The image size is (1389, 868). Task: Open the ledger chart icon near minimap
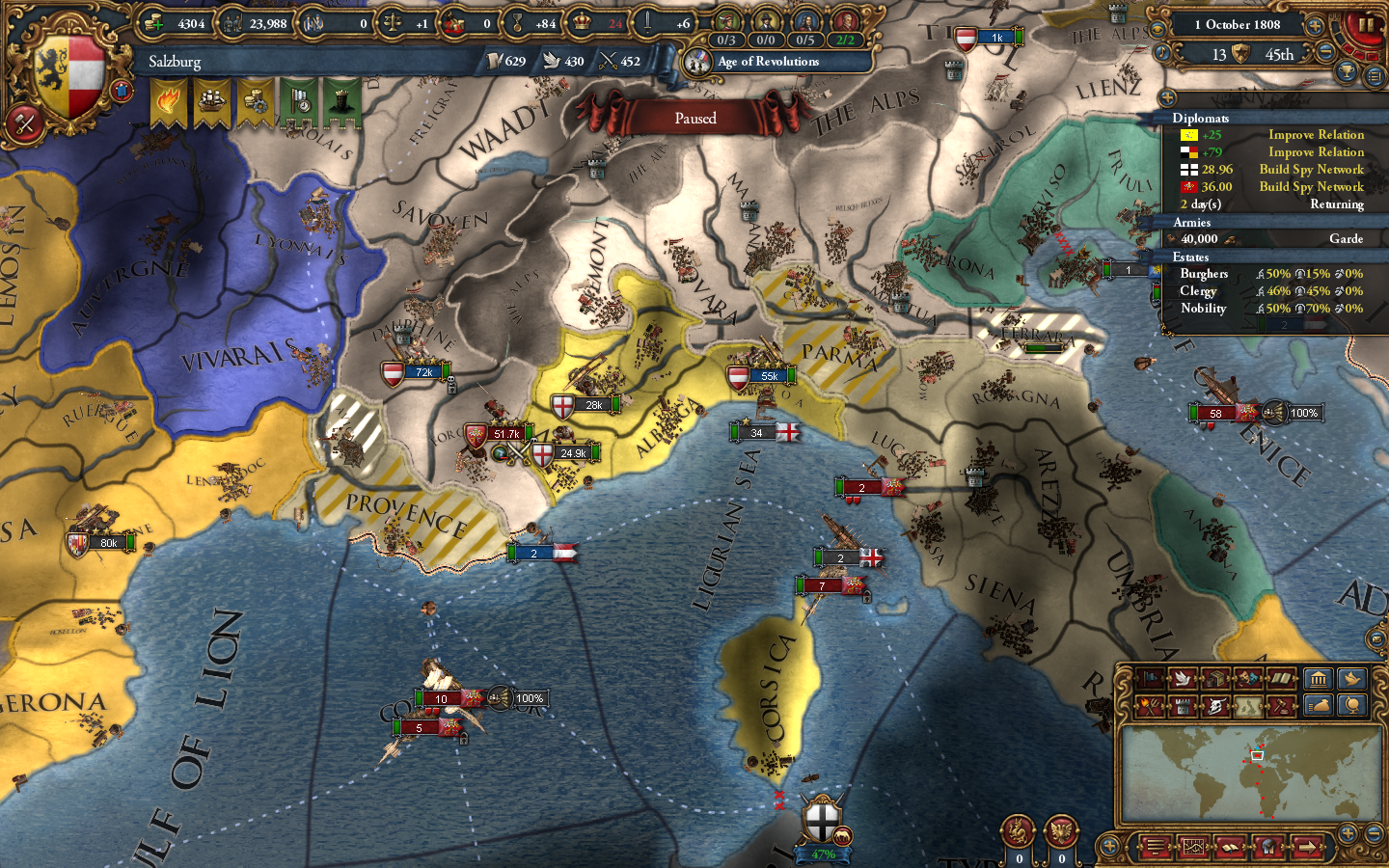point(1193,847)
